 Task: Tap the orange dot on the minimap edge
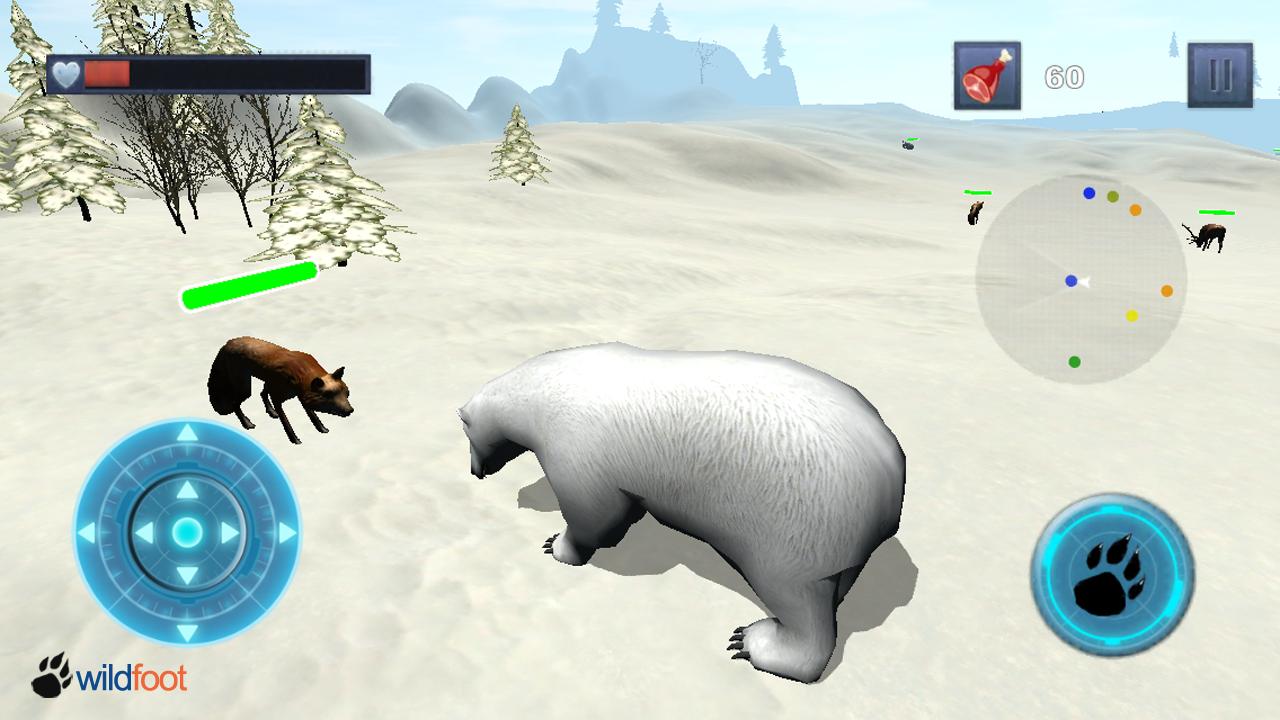[1165, 290]
